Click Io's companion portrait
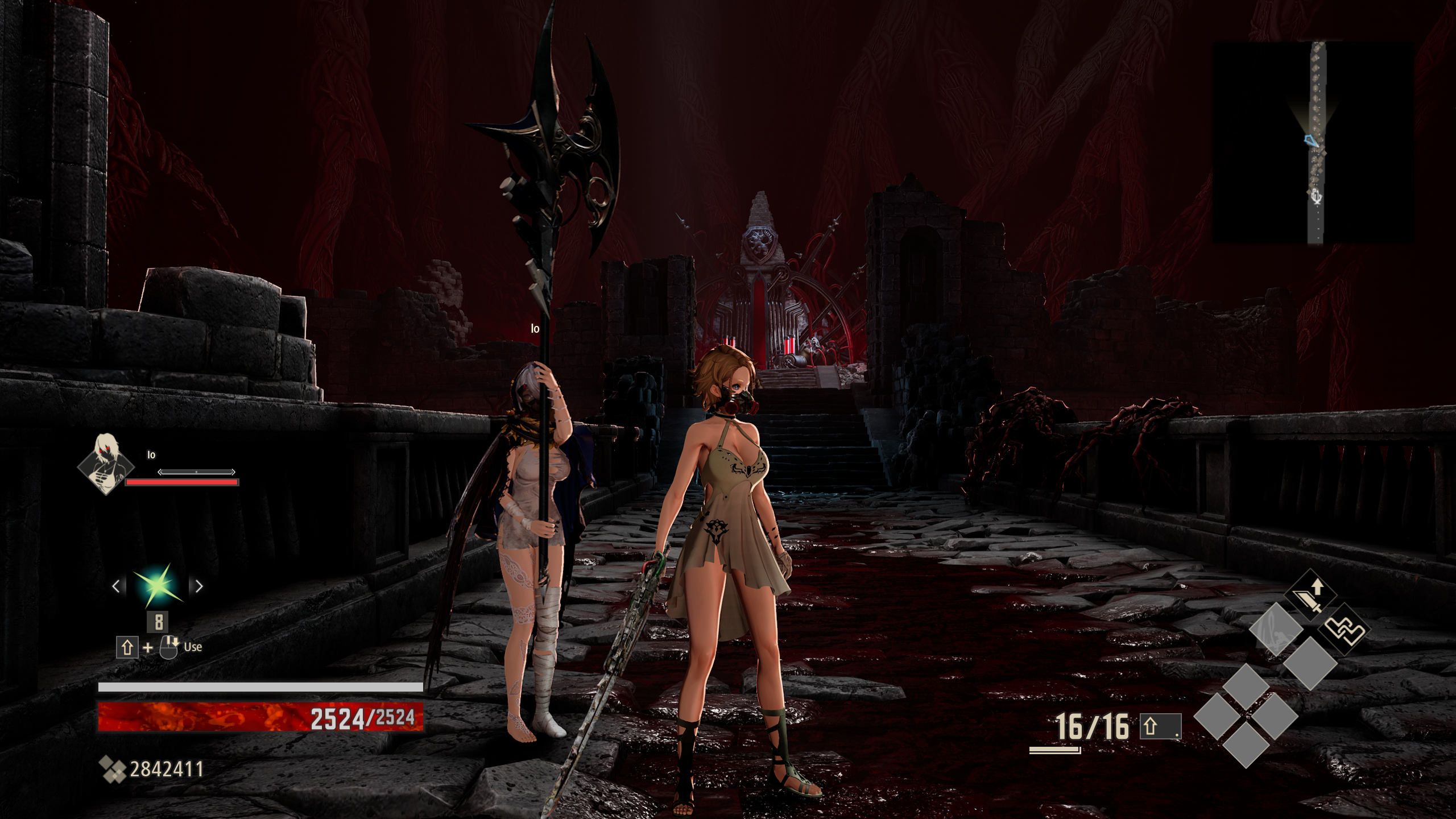 106,463
